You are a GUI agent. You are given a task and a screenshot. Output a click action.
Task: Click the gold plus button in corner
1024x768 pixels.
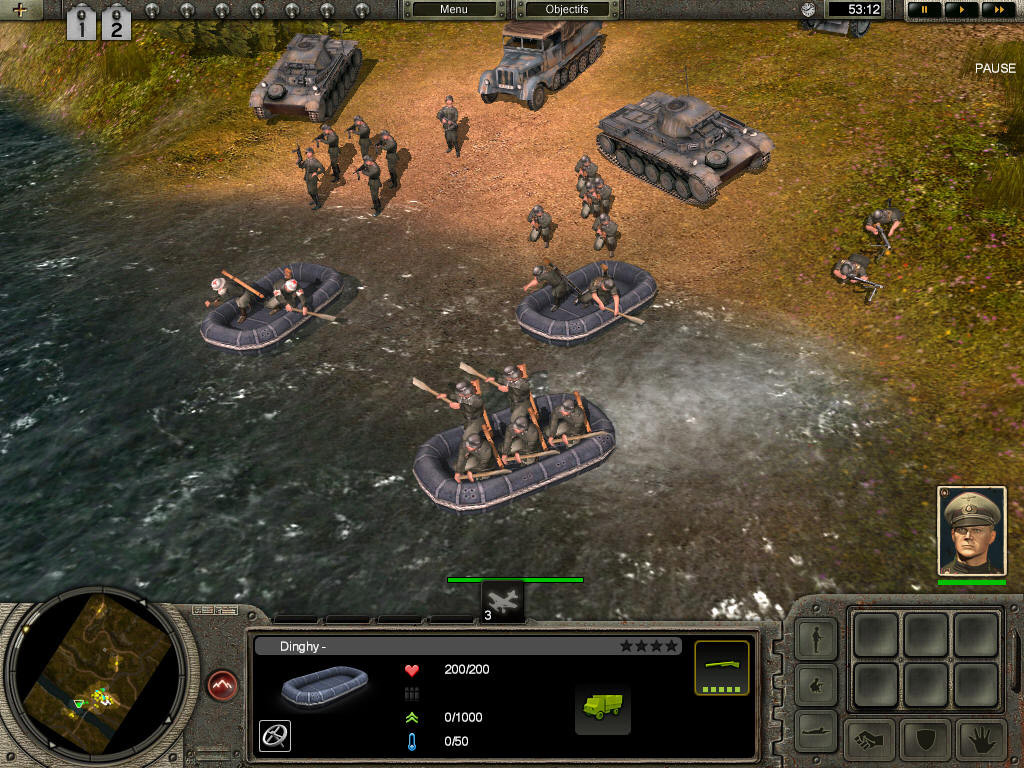(x=19, y=10)
